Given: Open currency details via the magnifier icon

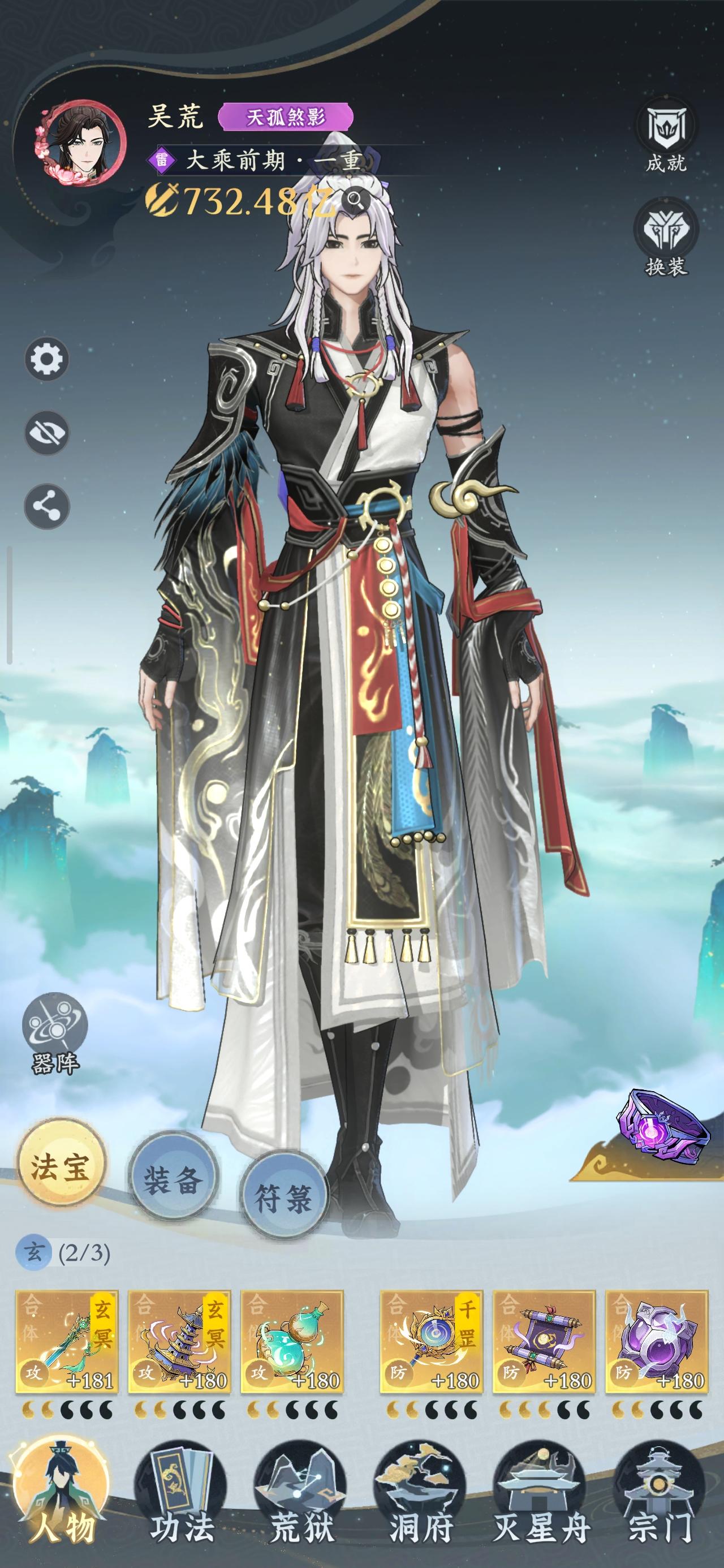Looking at the screenshot, I should [356, 200].
